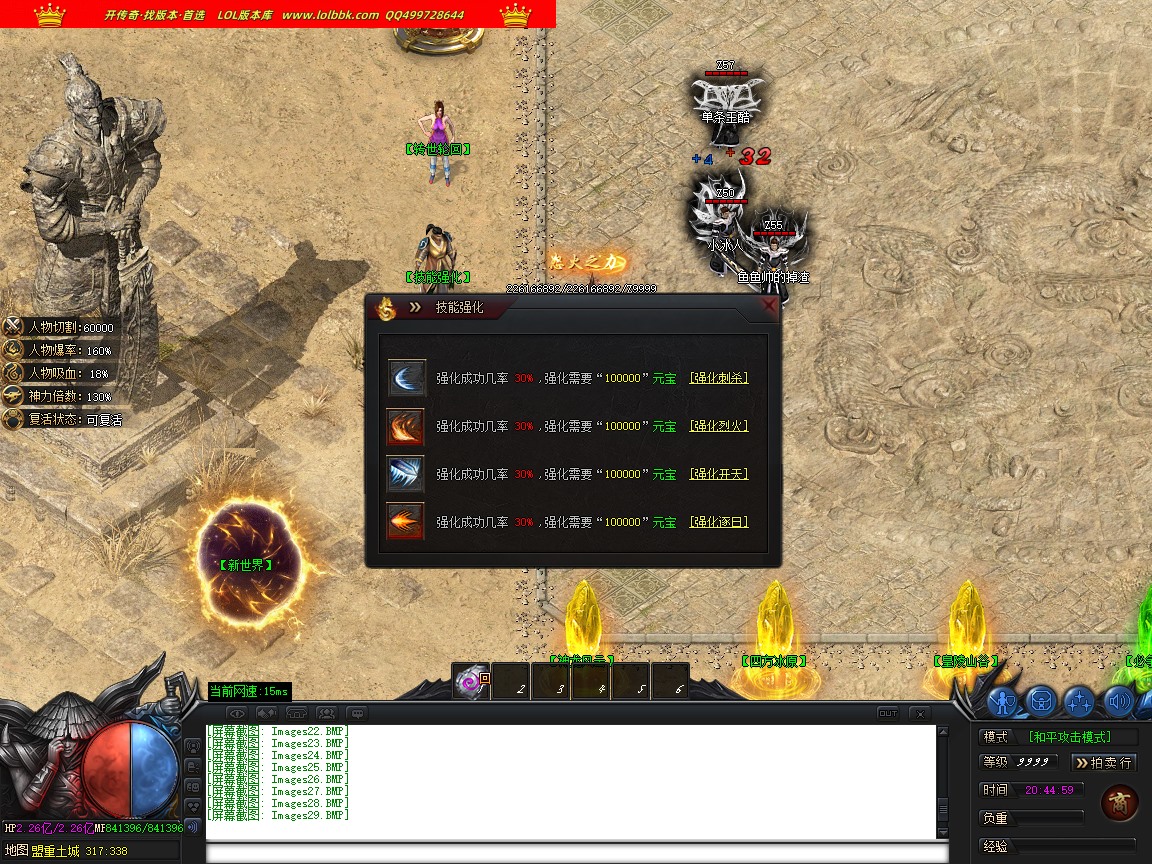Activate the 强化逐日 enhancement link
The image size is (1152, 864).
(719, 522)
